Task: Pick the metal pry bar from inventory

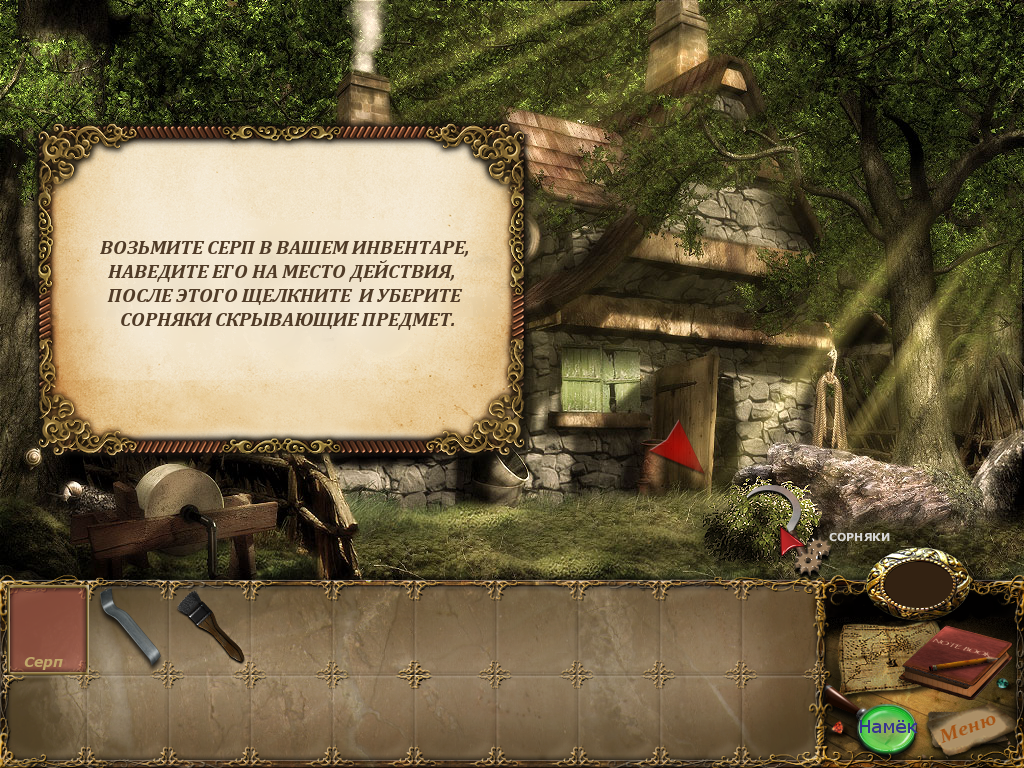Action: (130, 627)
